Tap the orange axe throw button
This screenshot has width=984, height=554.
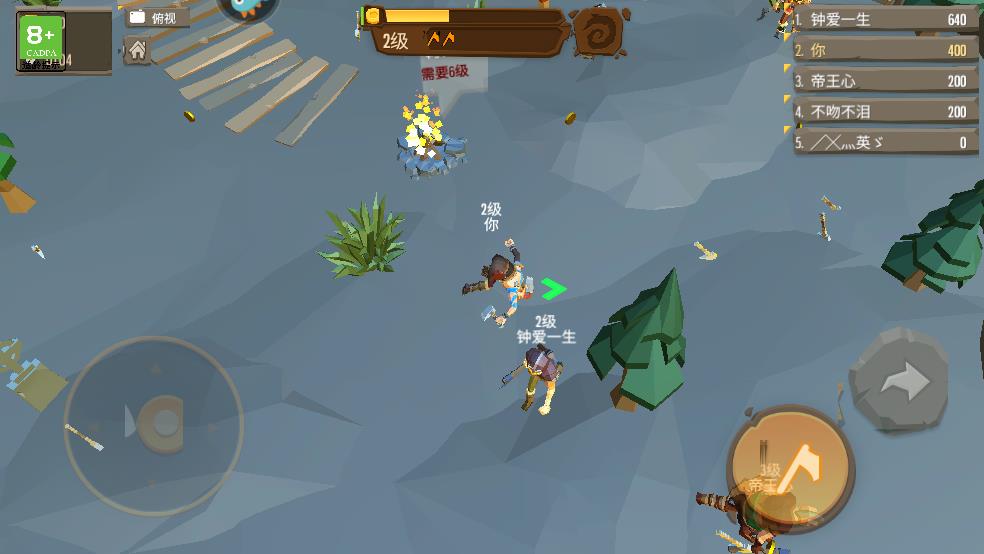click(x=790, y=467)
